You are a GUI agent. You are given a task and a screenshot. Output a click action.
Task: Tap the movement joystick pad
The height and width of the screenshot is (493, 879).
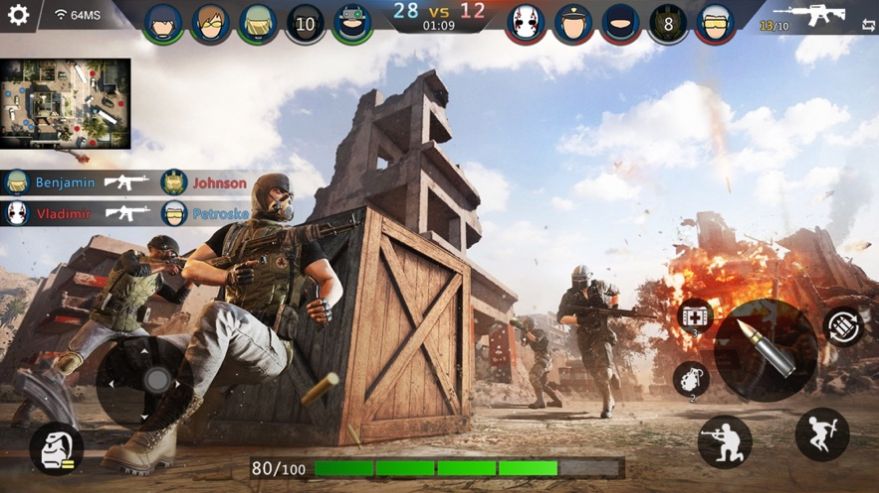coord(147,380)
